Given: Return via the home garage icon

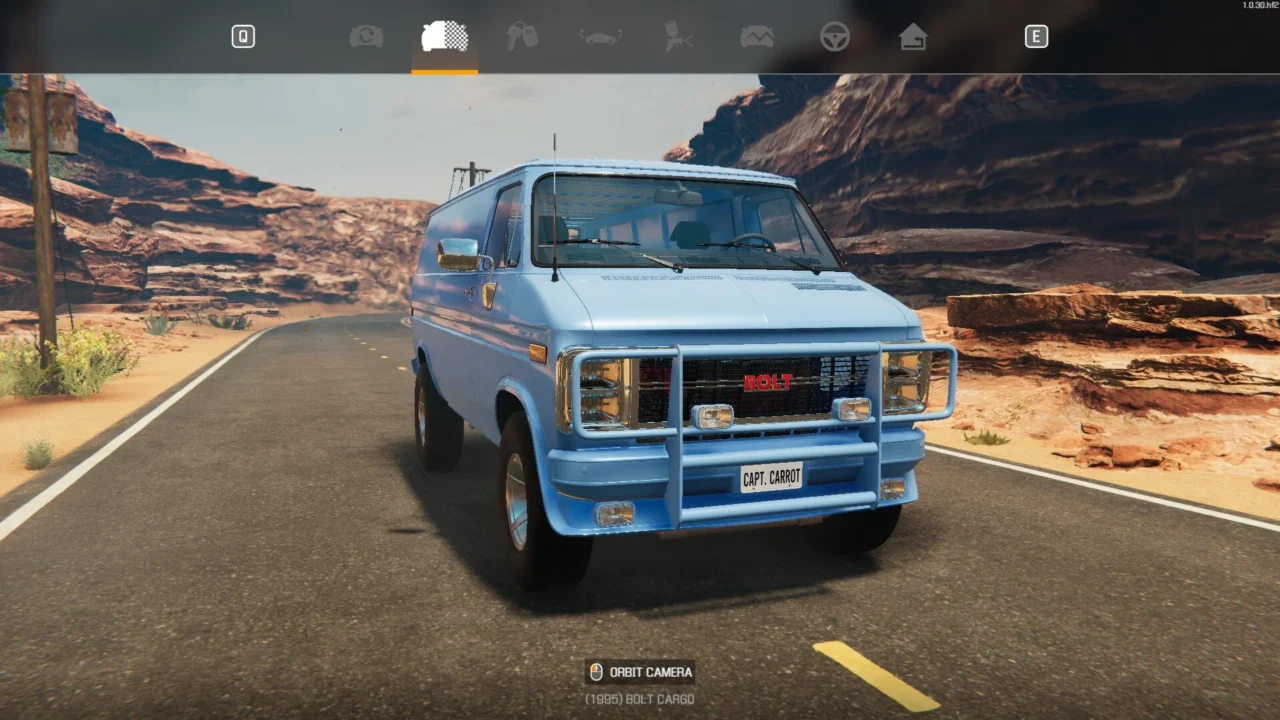Looking at the screenshot, I should (912, 37).
